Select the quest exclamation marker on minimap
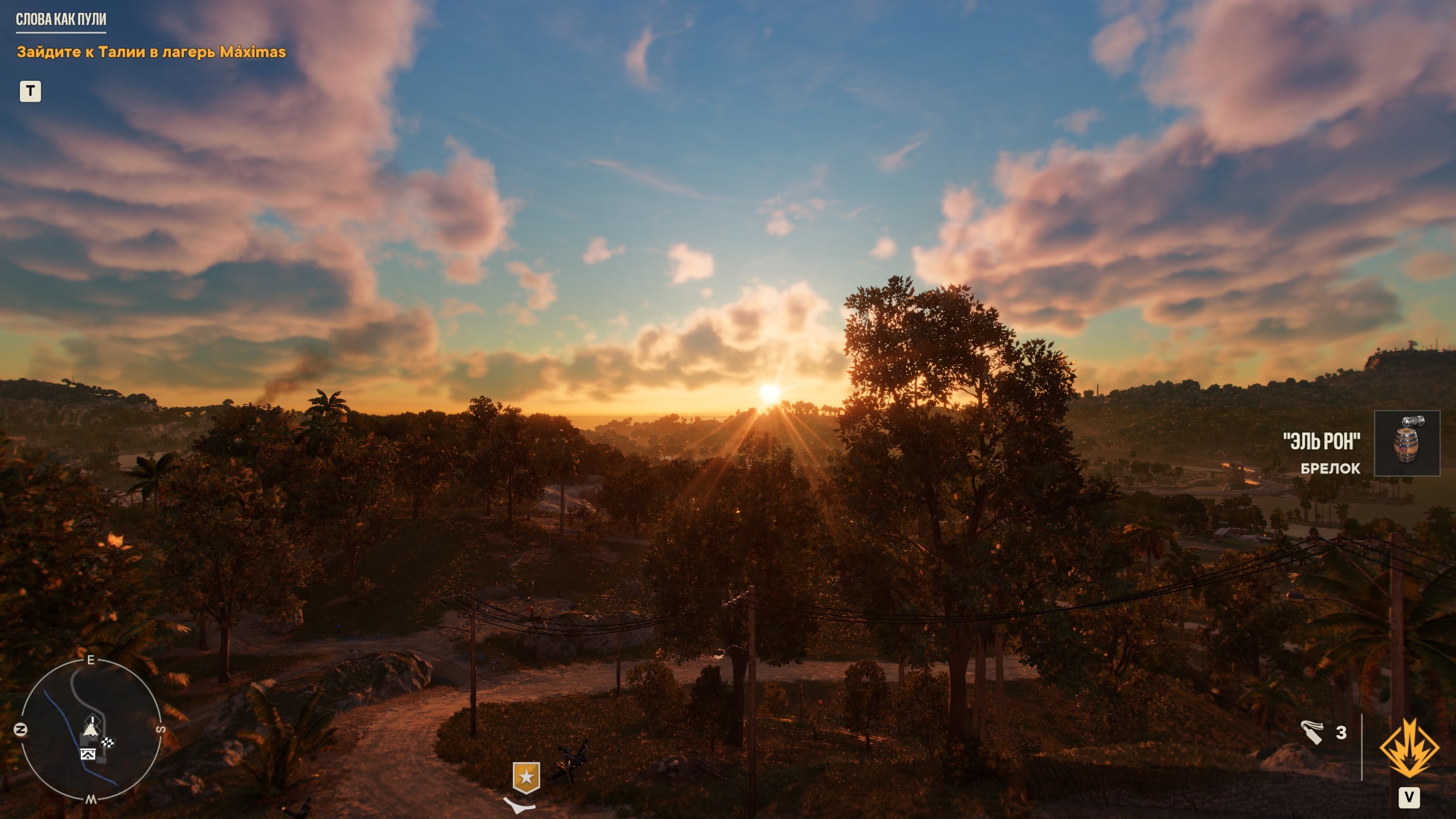 coord(92,719)
